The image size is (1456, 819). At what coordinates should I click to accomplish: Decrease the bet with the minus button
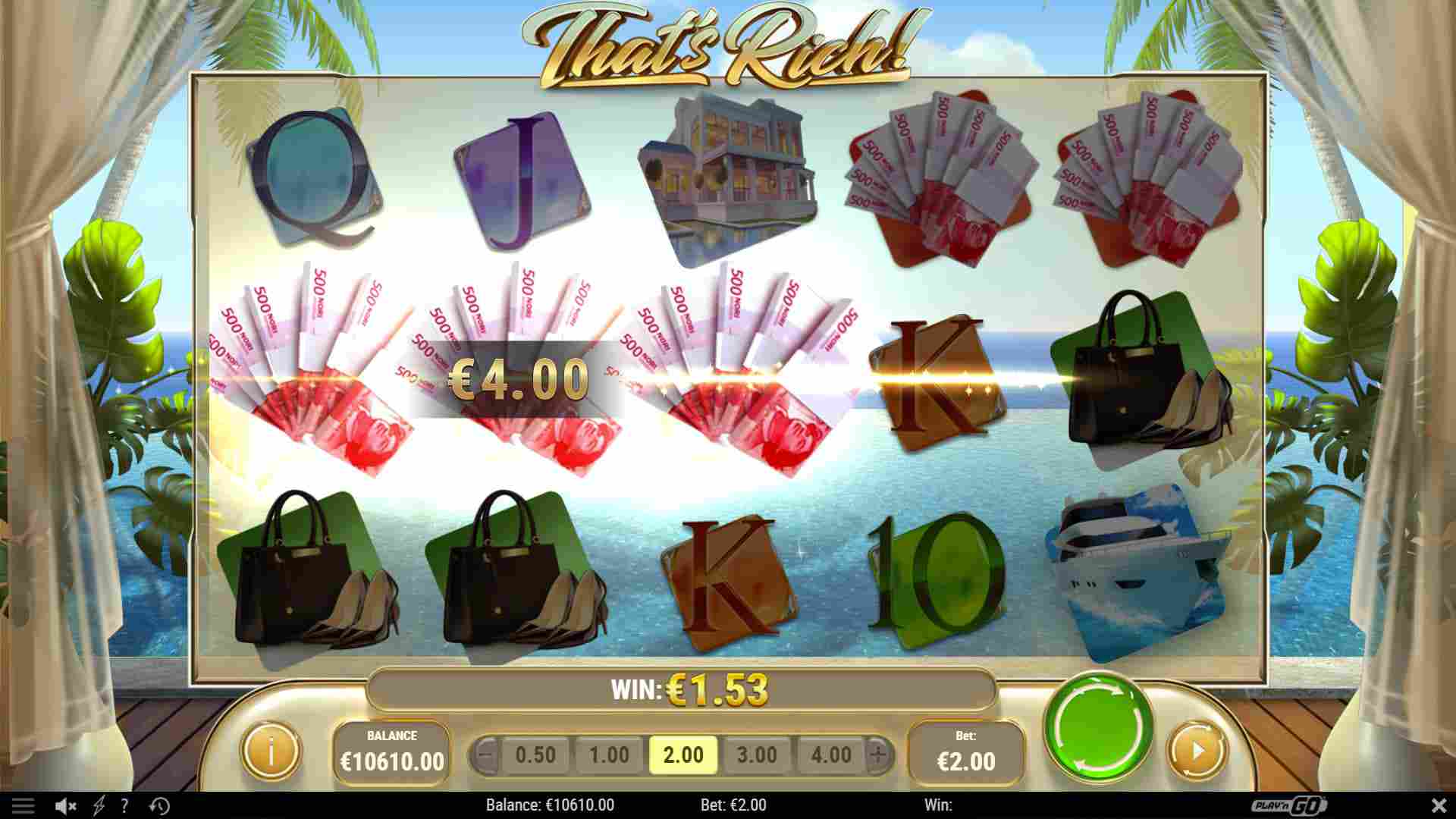(487, 755)
